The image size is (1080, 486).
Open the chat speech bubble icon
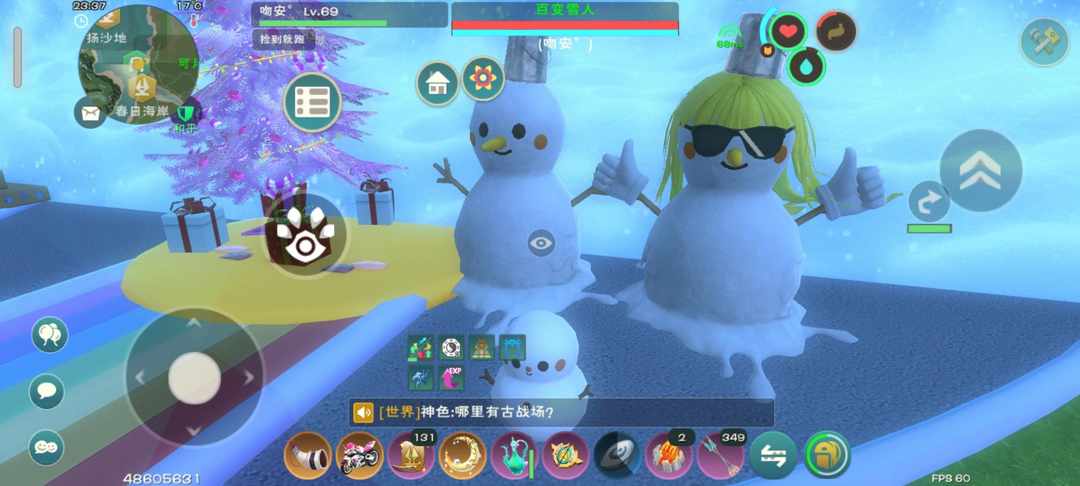(x=47, y=391)
